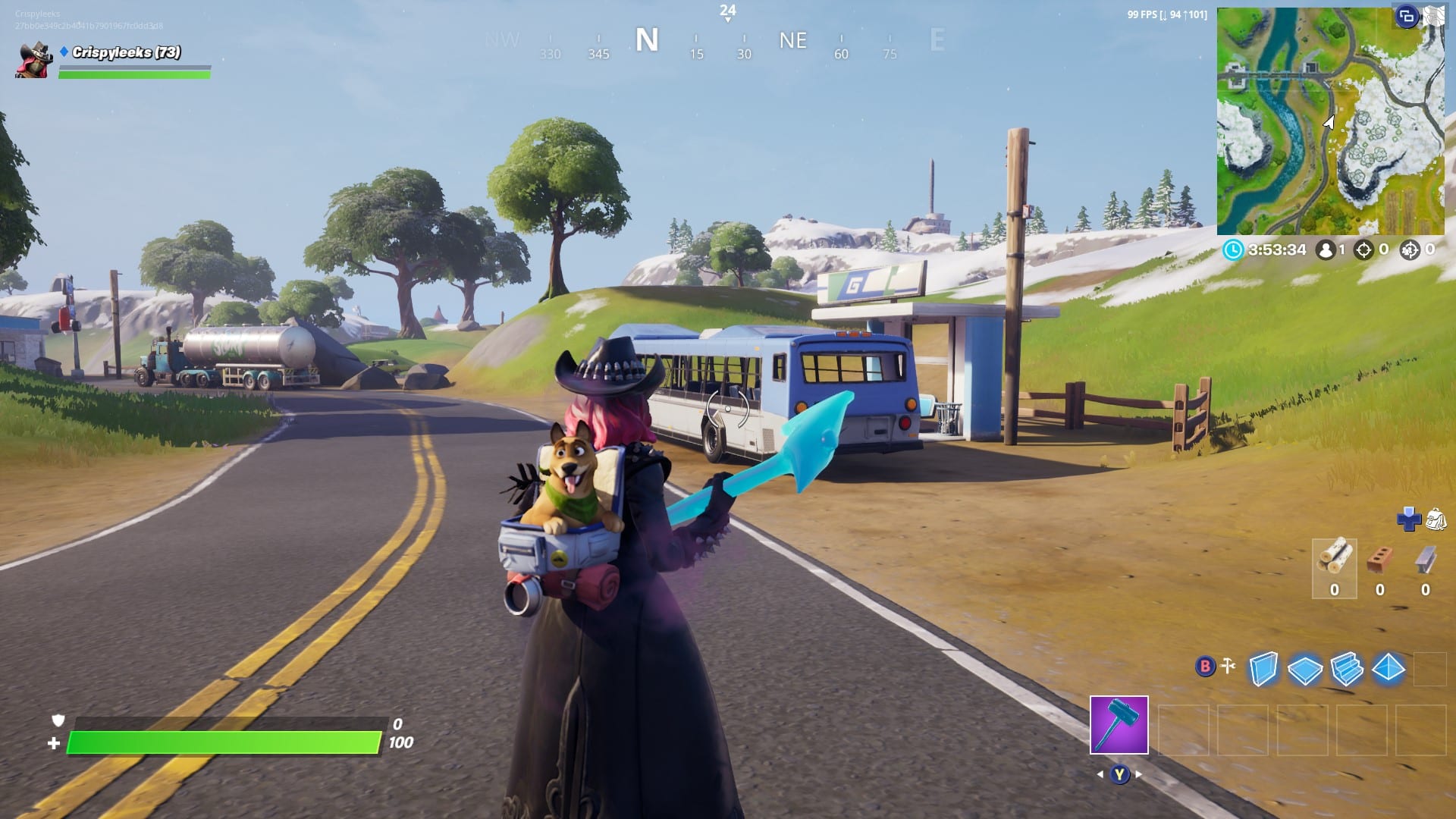Expand the full map via minimap icon

point(1433,17)
